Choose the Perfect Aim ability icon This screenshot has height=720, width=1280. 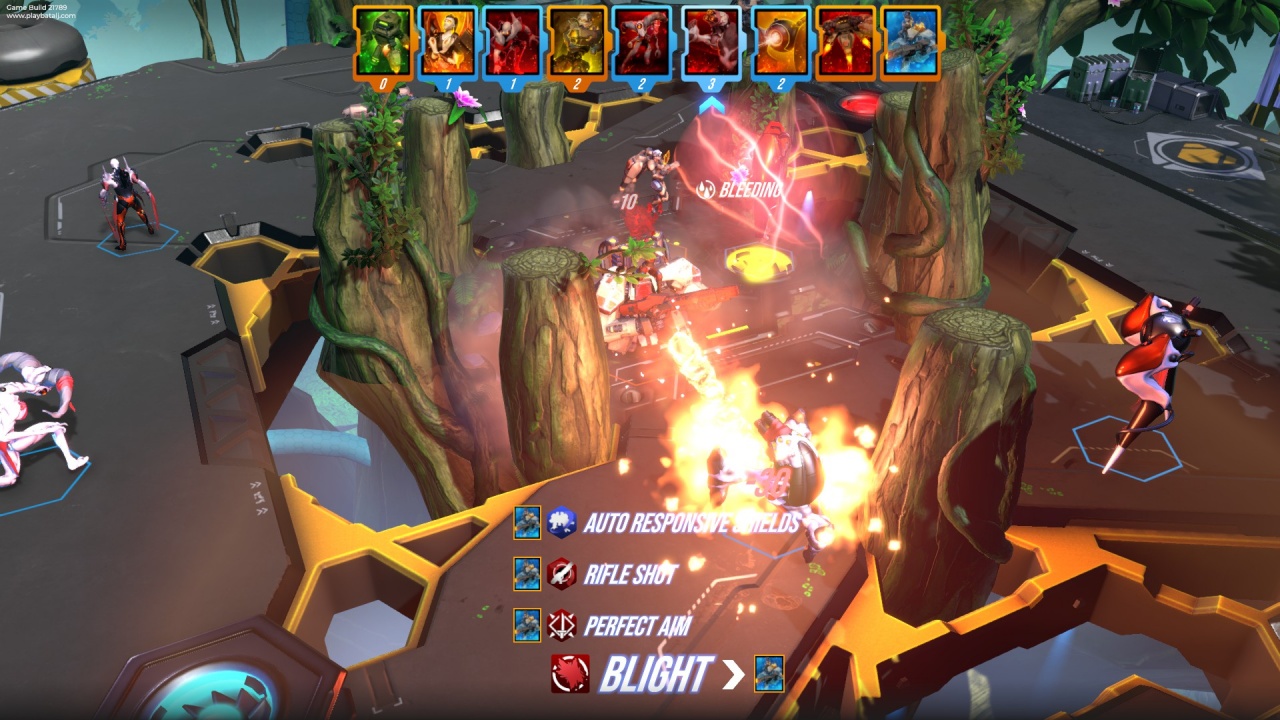click(x=561, y=626)
